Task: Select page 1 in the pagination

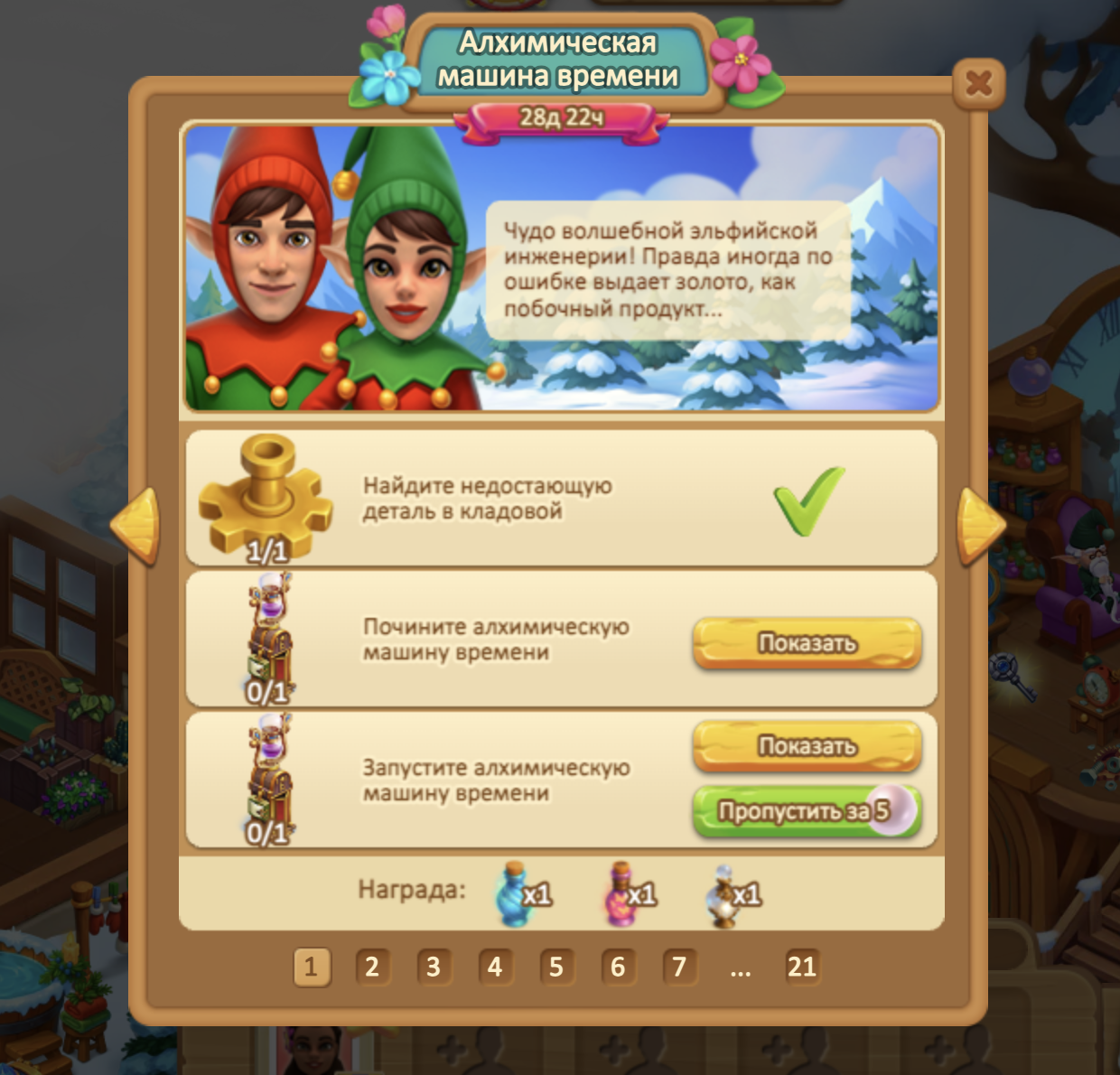Action: point(311,967)
